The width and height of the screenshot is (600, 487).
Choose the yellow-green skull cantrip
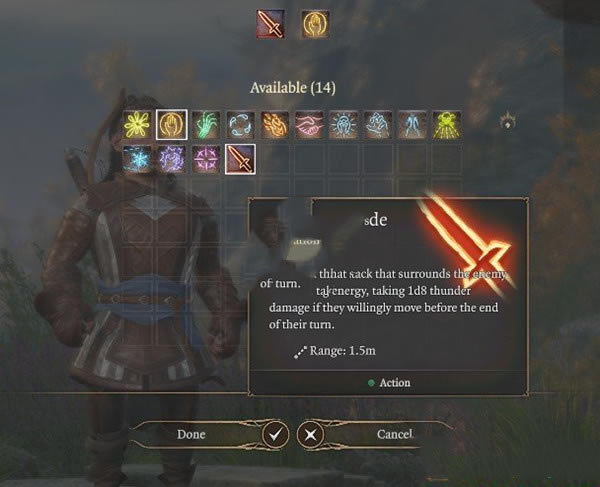coord(446,124)
